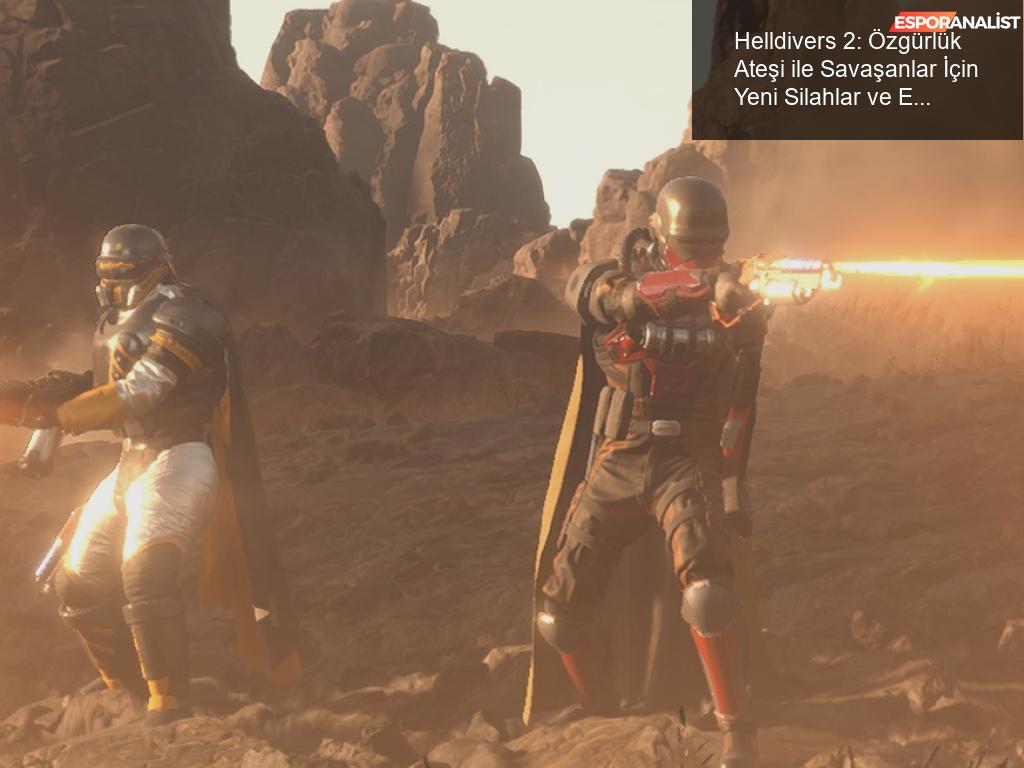Click the Esporanalist logo
This screenshot has width=1024, height=768.
953,22
